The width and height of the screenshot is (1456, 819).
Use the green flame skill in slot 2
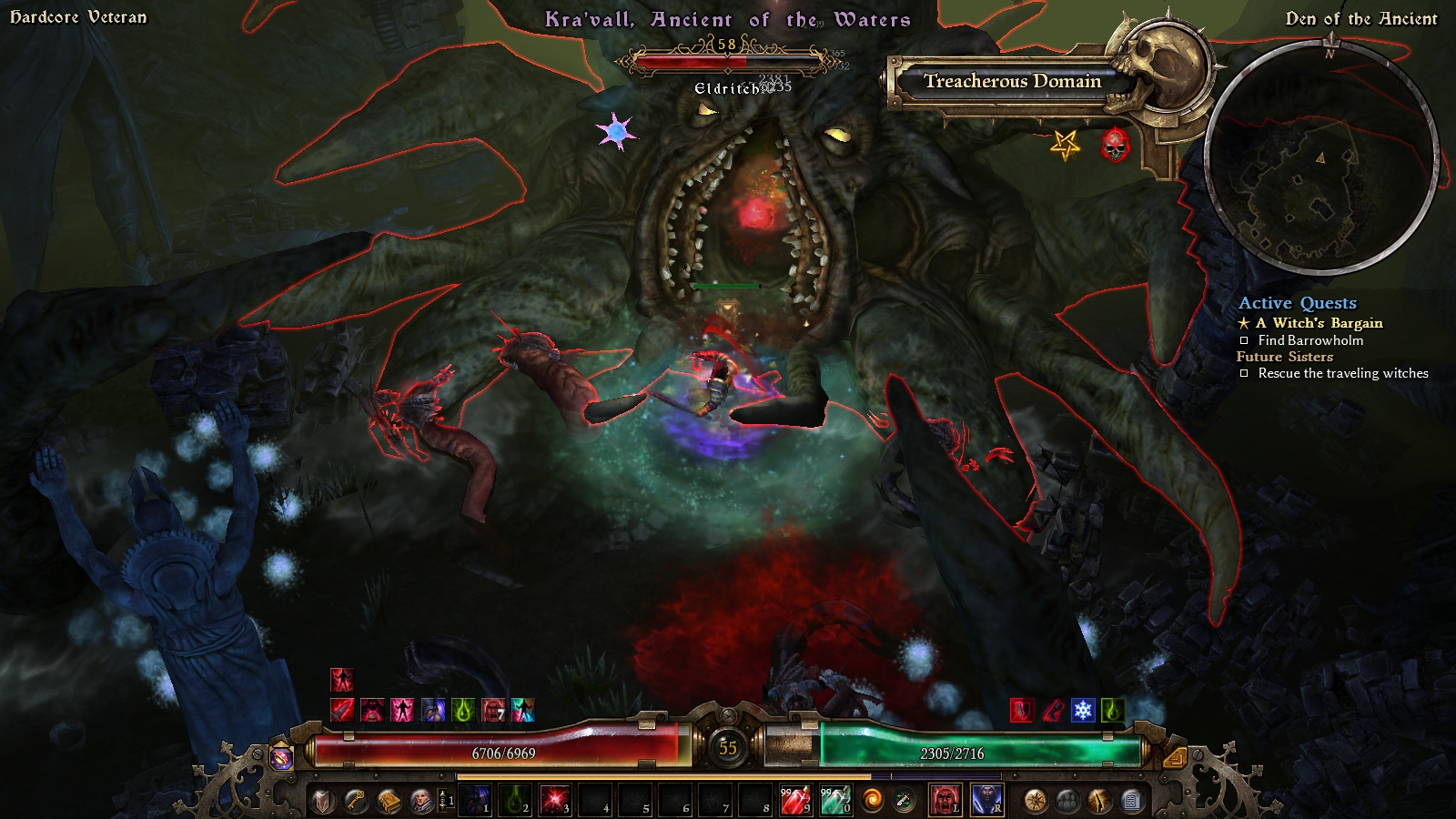click(513, 800)
